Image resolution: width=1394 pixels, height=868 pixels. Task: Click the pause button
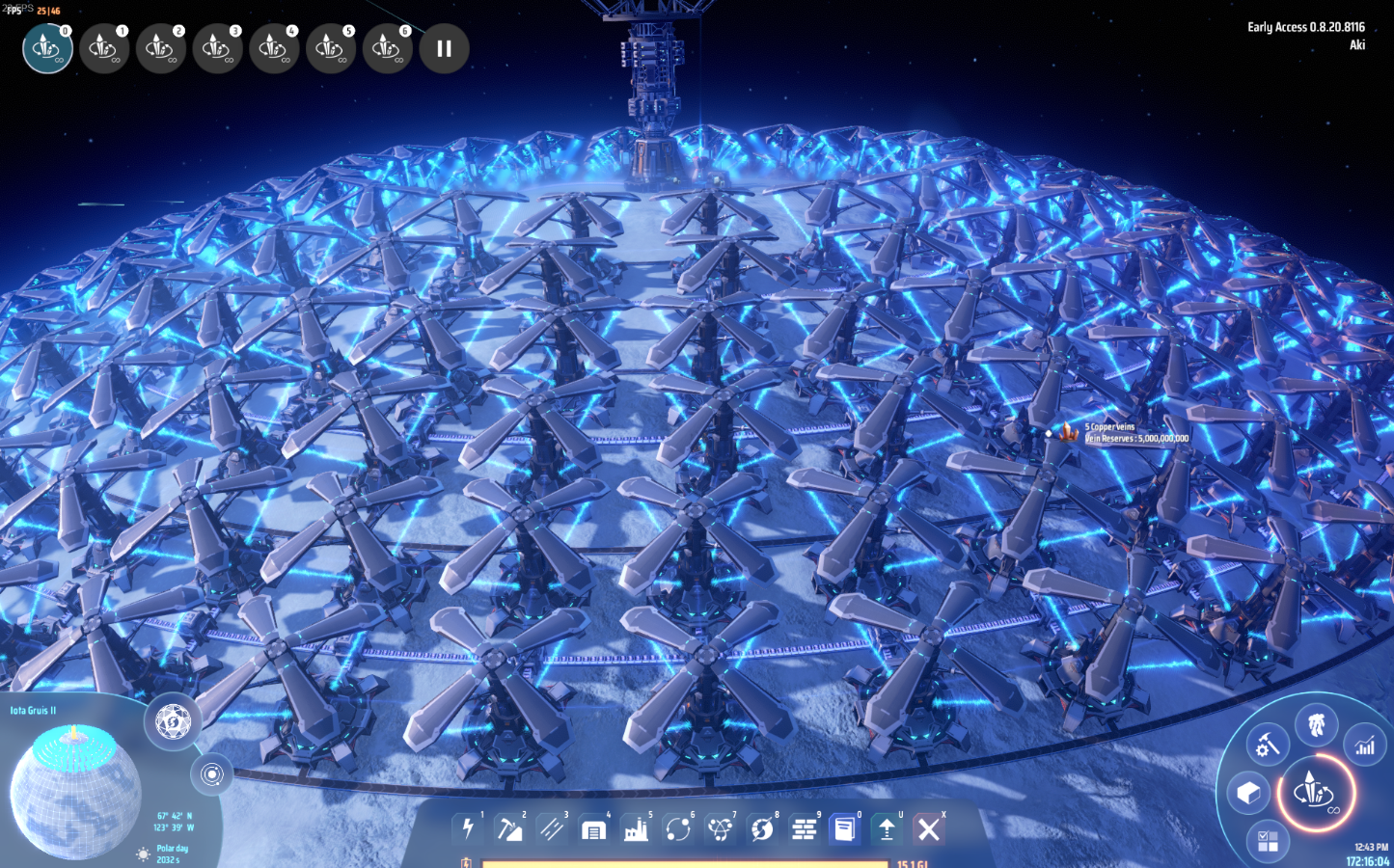444,48
